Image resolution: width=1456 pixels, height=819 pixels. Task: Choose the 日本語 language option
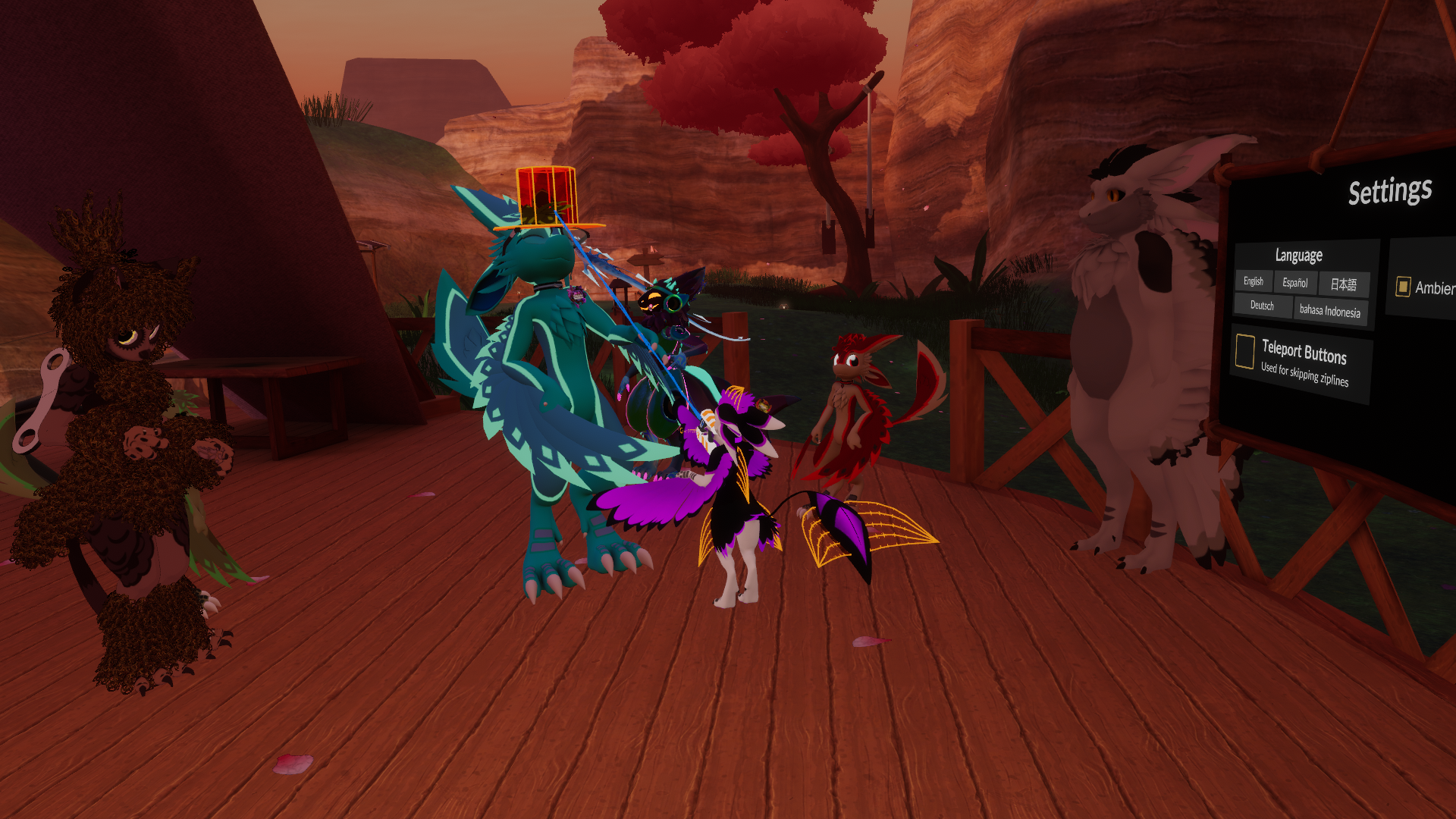coord(1343,284)
